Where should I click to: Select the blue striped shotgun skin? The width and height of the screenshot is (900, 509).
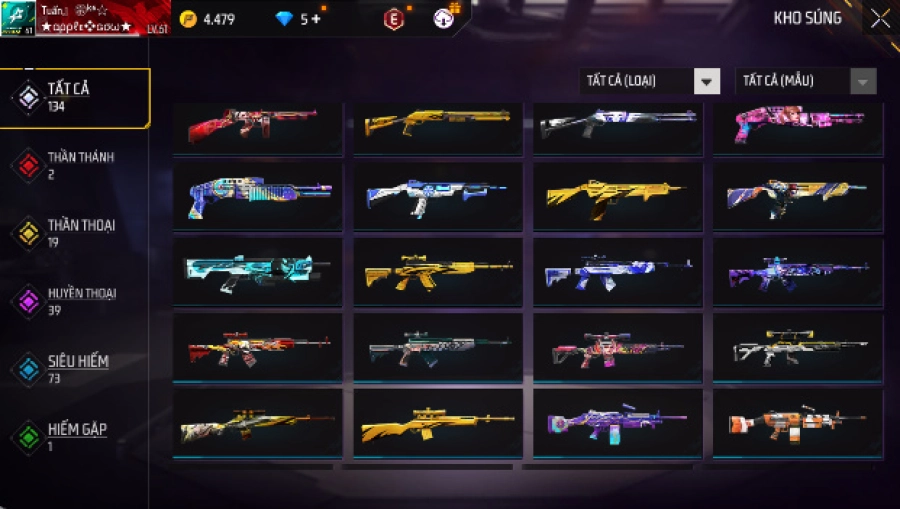click(x=257, y=197)
